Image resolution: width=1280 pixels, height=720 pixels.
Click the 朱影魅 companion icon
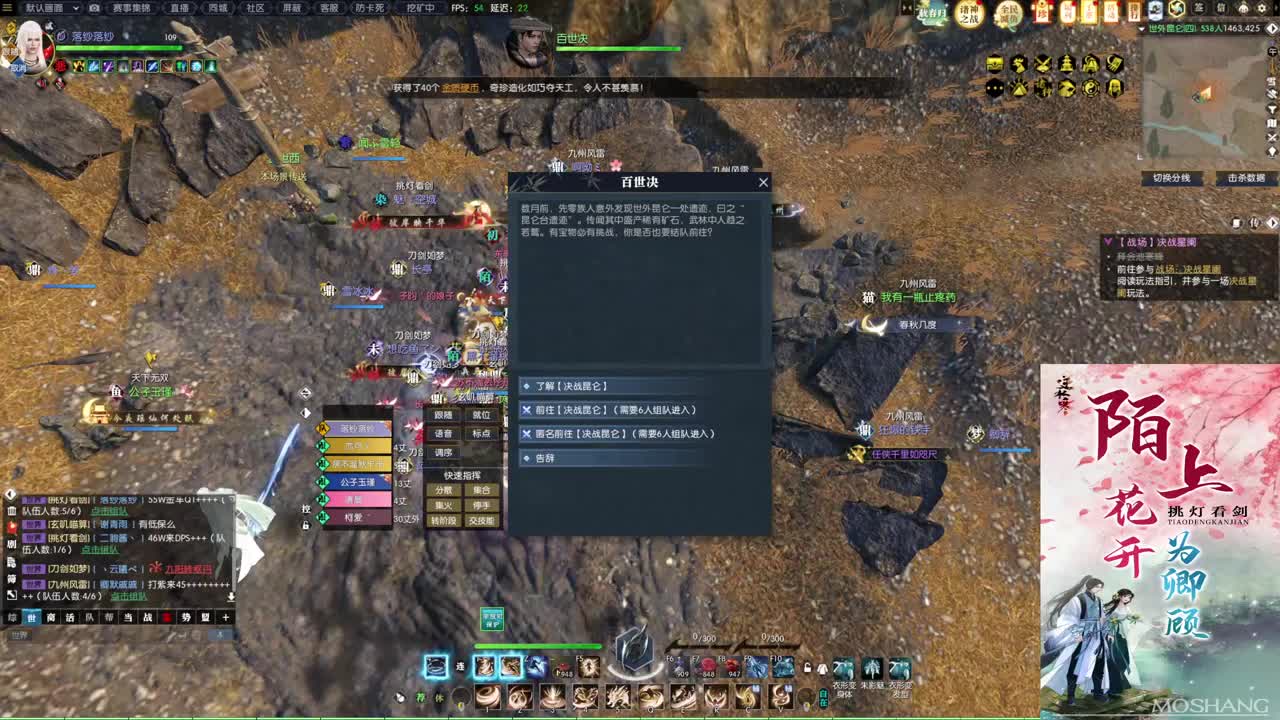pyautogui.click(x=871, y=666)
